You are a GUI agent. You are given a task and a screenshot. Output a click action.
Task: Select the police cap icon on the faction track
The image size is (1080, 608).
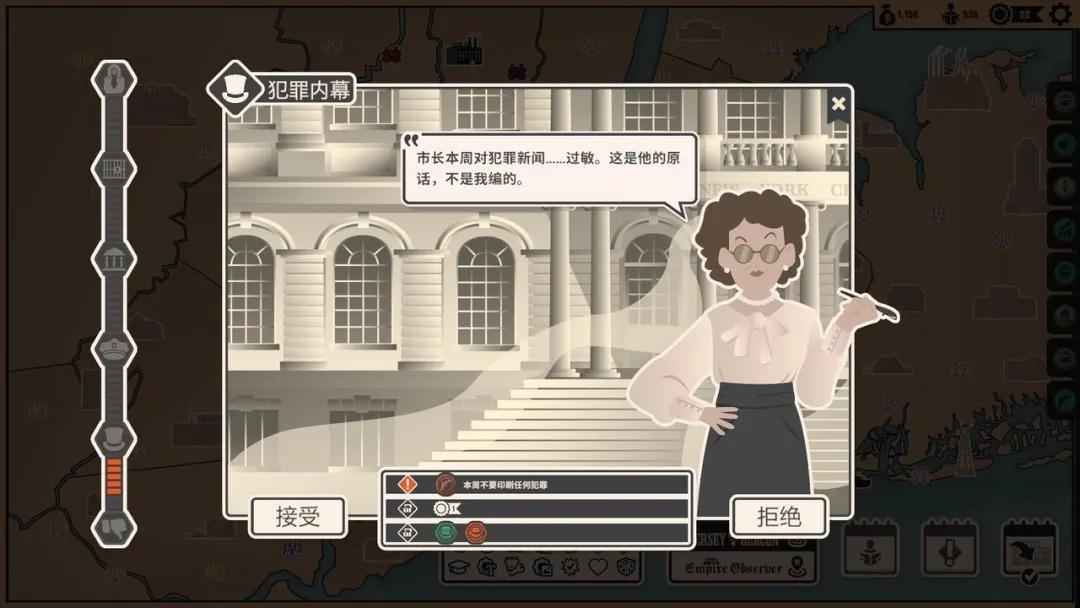coord(114,348)
